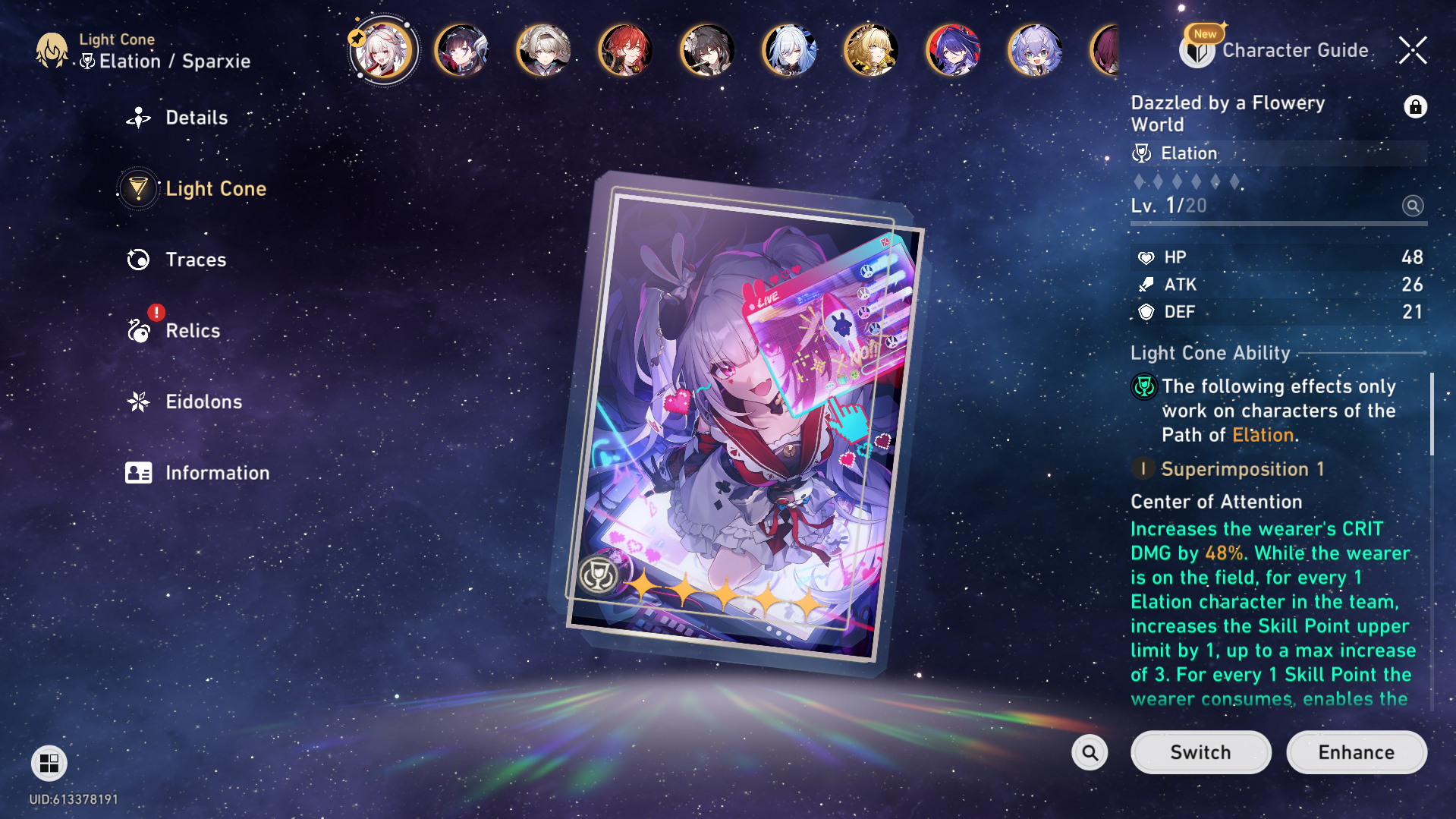This screenshot has width=1456, height=819.
Task: Select the light-blue-haired character portrait
Action: pyautogui.click(x=789, y=51)
